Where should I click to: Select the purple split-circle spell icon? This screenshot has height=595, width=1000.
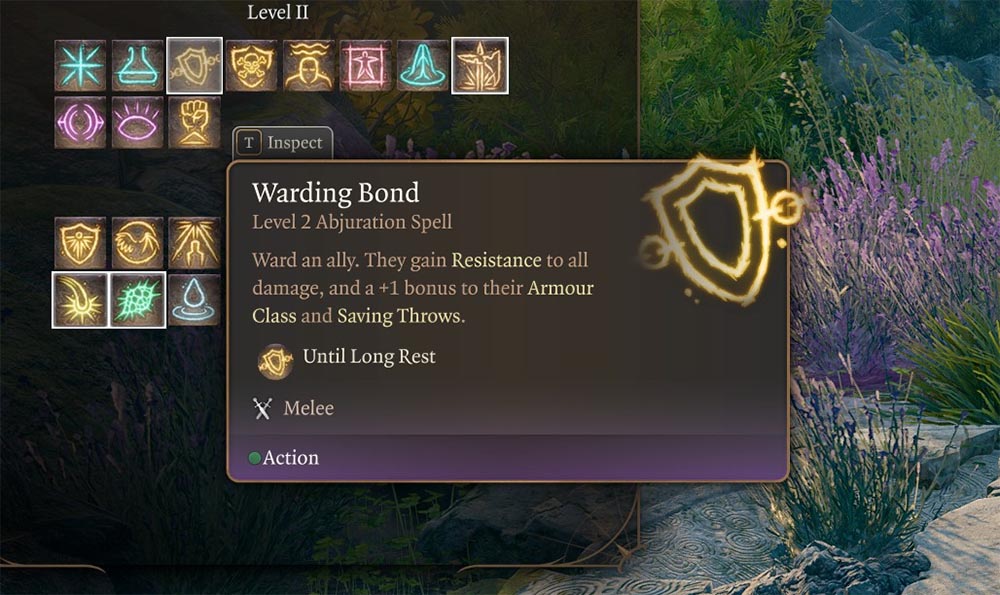click(x=80, y=122)
